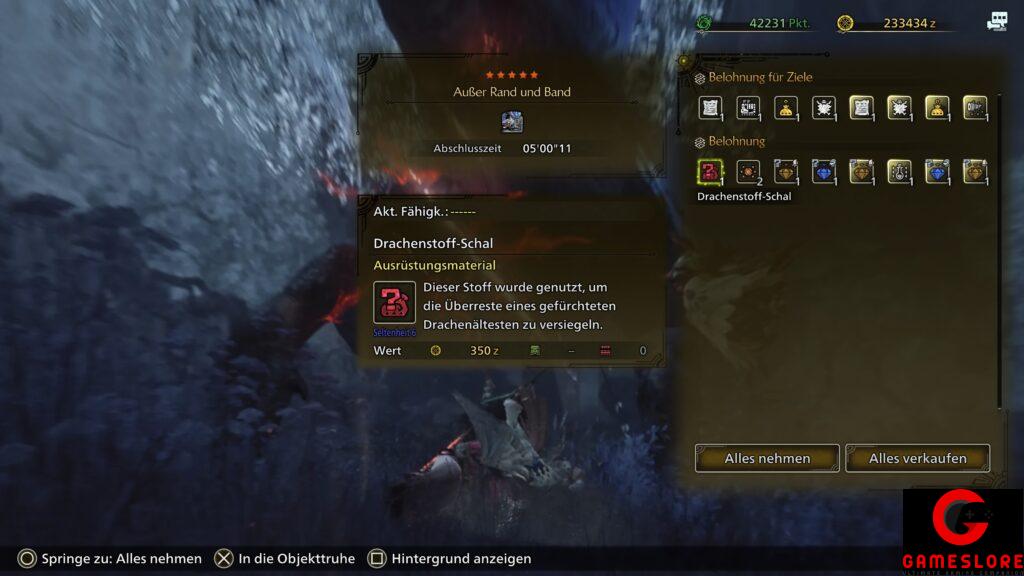Select the flask reward item slot
The width and height of the screenshot is (1024, 576).
(x=899, y=172)
